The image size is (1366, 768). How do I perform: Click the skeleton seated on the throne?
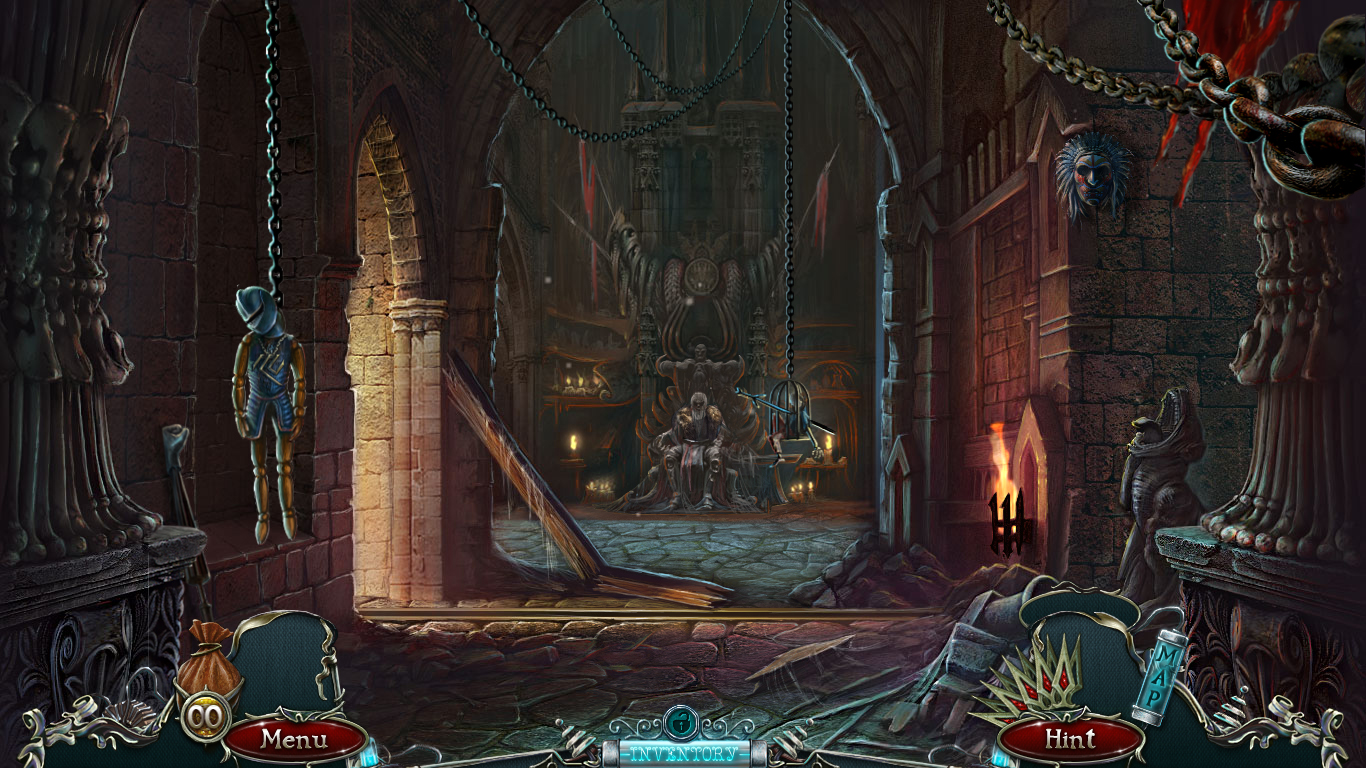tap(700, 430)
